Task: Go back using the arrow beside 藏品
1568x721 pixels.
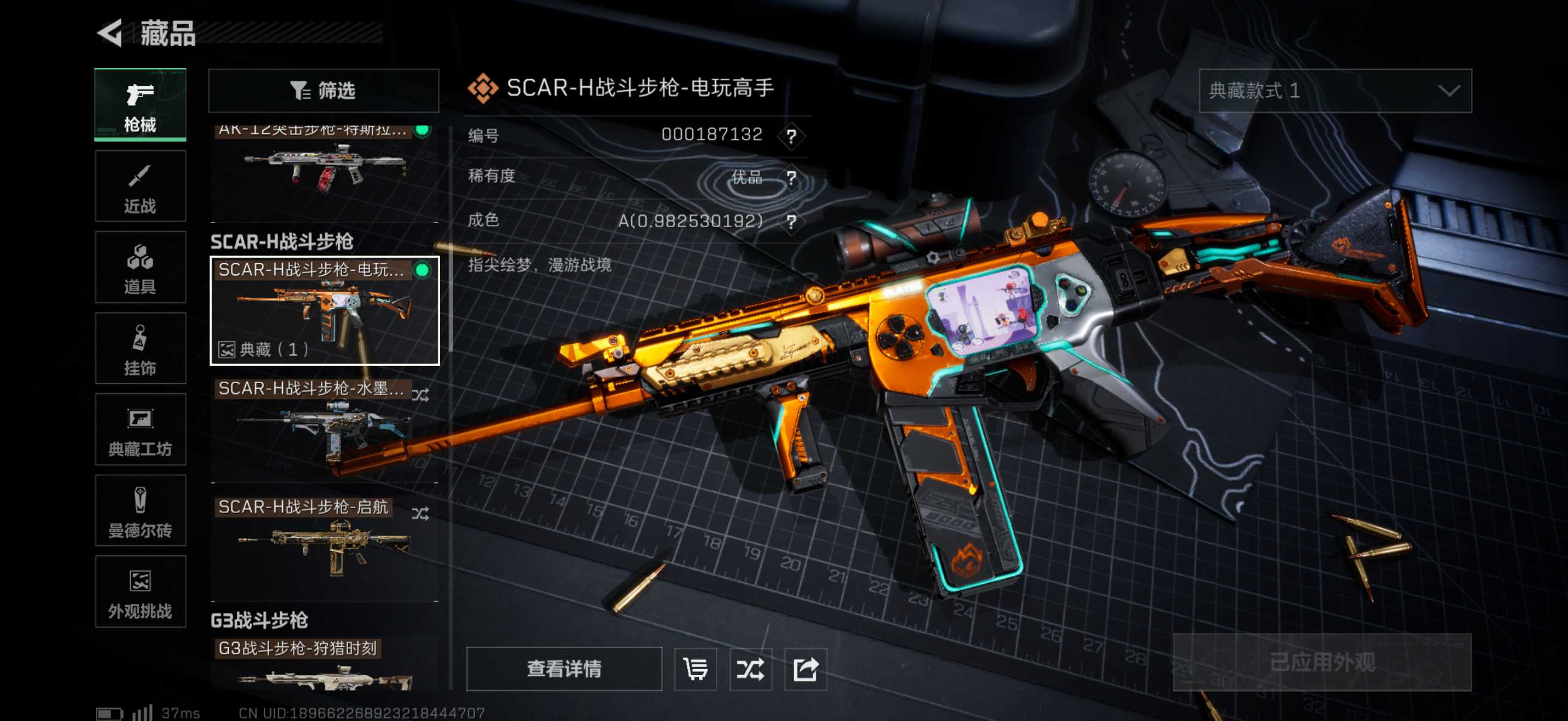Action: (x=111, y=33)
